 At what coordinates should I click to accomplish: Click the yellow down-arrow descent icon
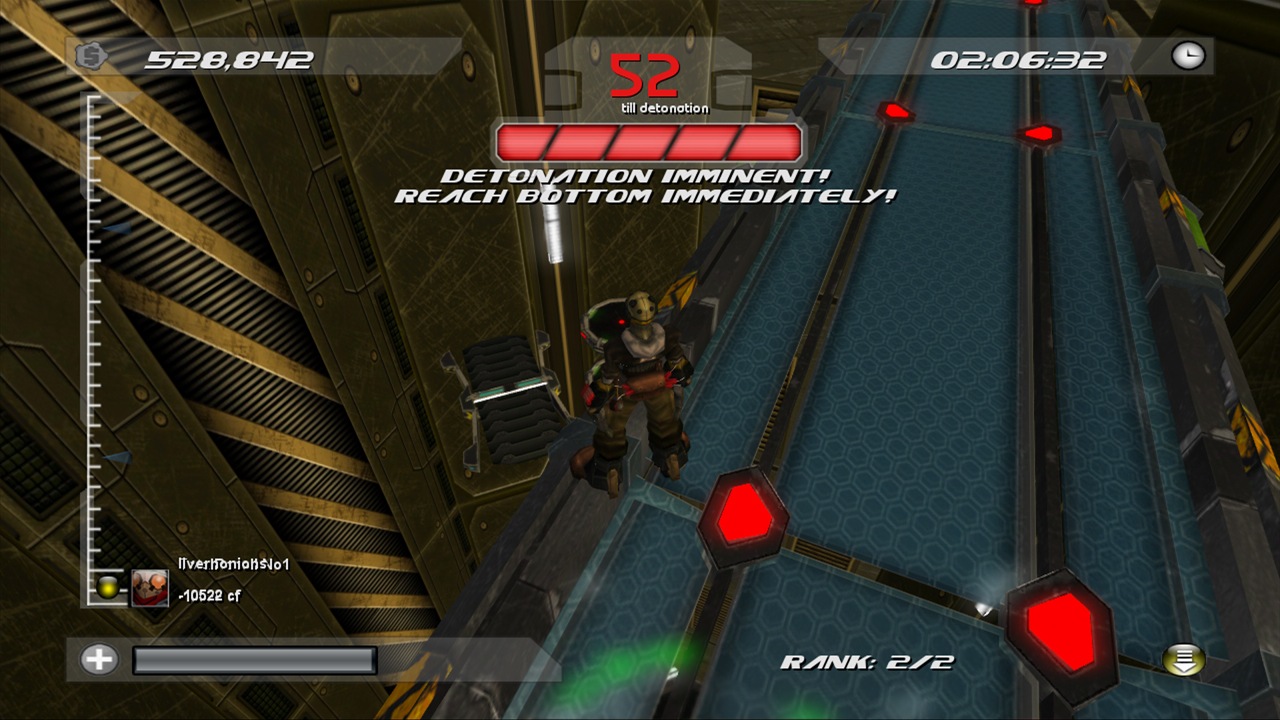click(1183, 660)
